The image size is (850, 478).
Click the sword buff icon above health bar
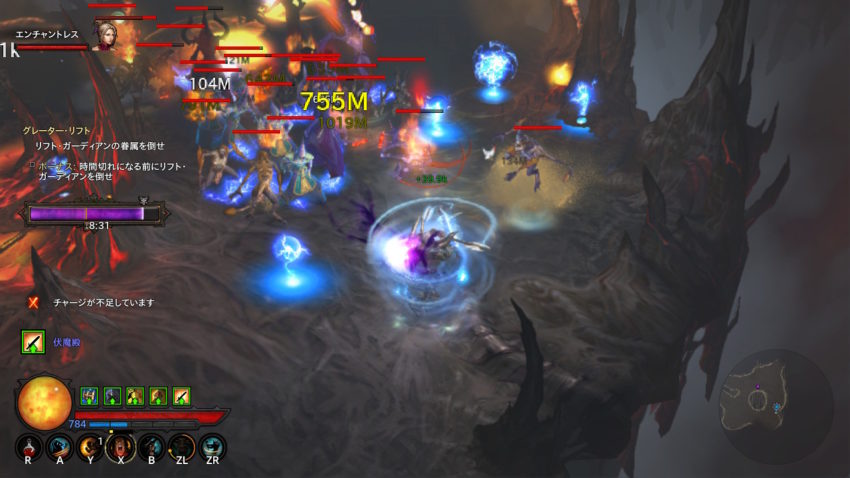click(180, 395)
